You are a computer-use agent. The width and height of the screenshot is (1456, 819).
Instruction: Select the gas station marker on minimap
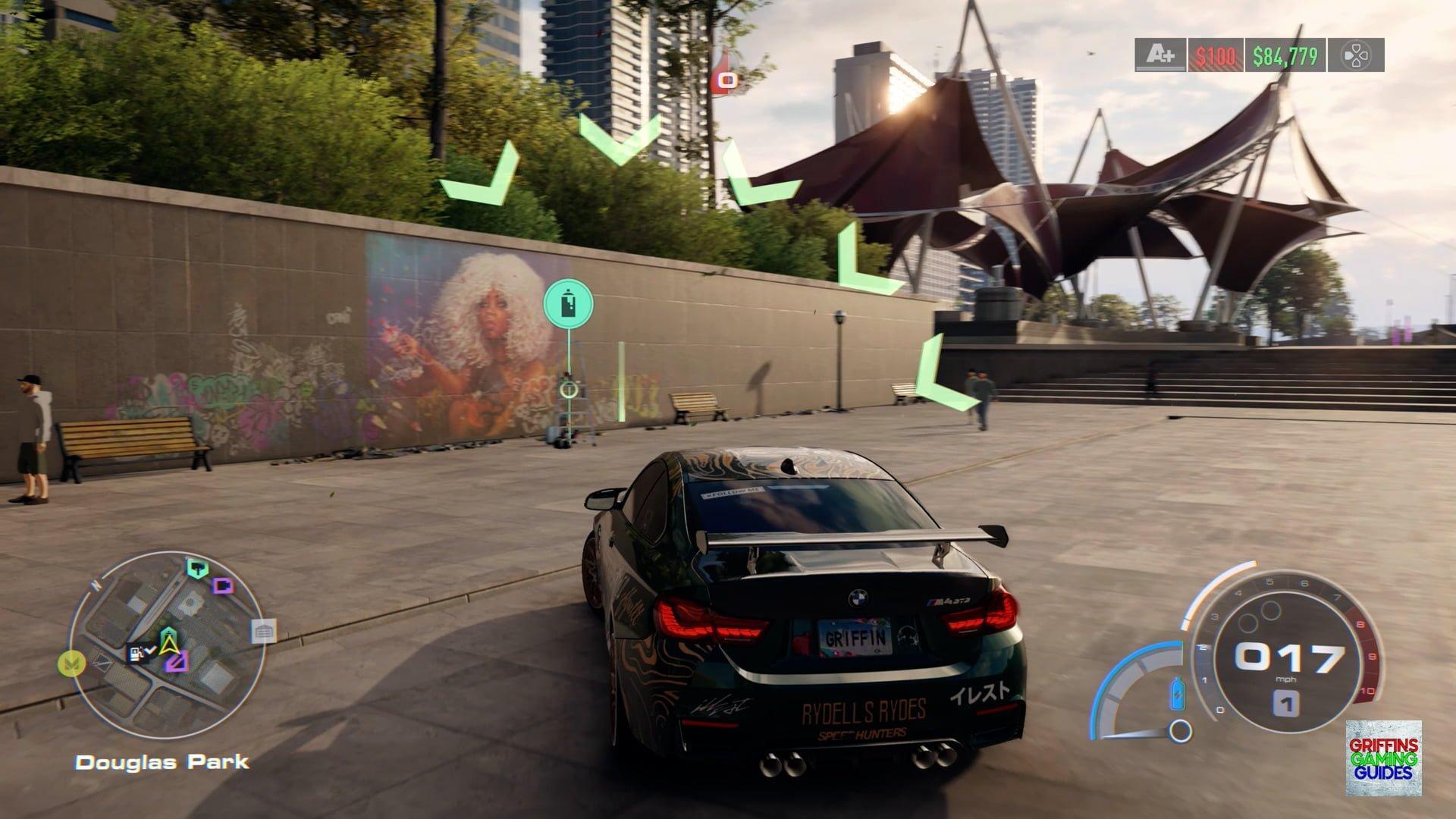138,652
